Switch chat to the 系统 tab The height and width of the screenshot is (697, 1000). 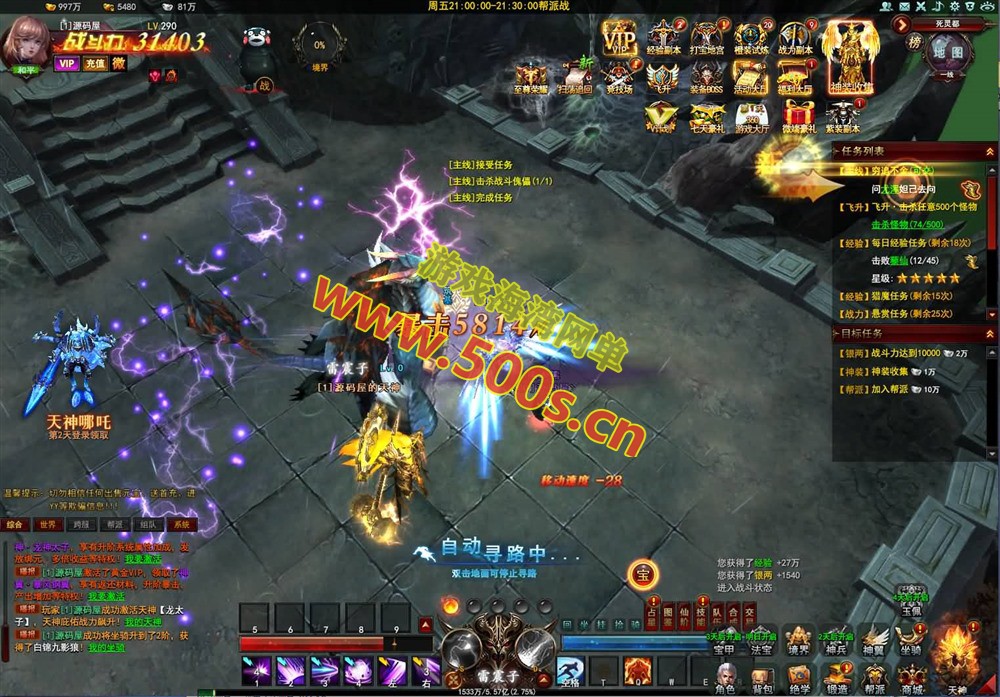180,524
